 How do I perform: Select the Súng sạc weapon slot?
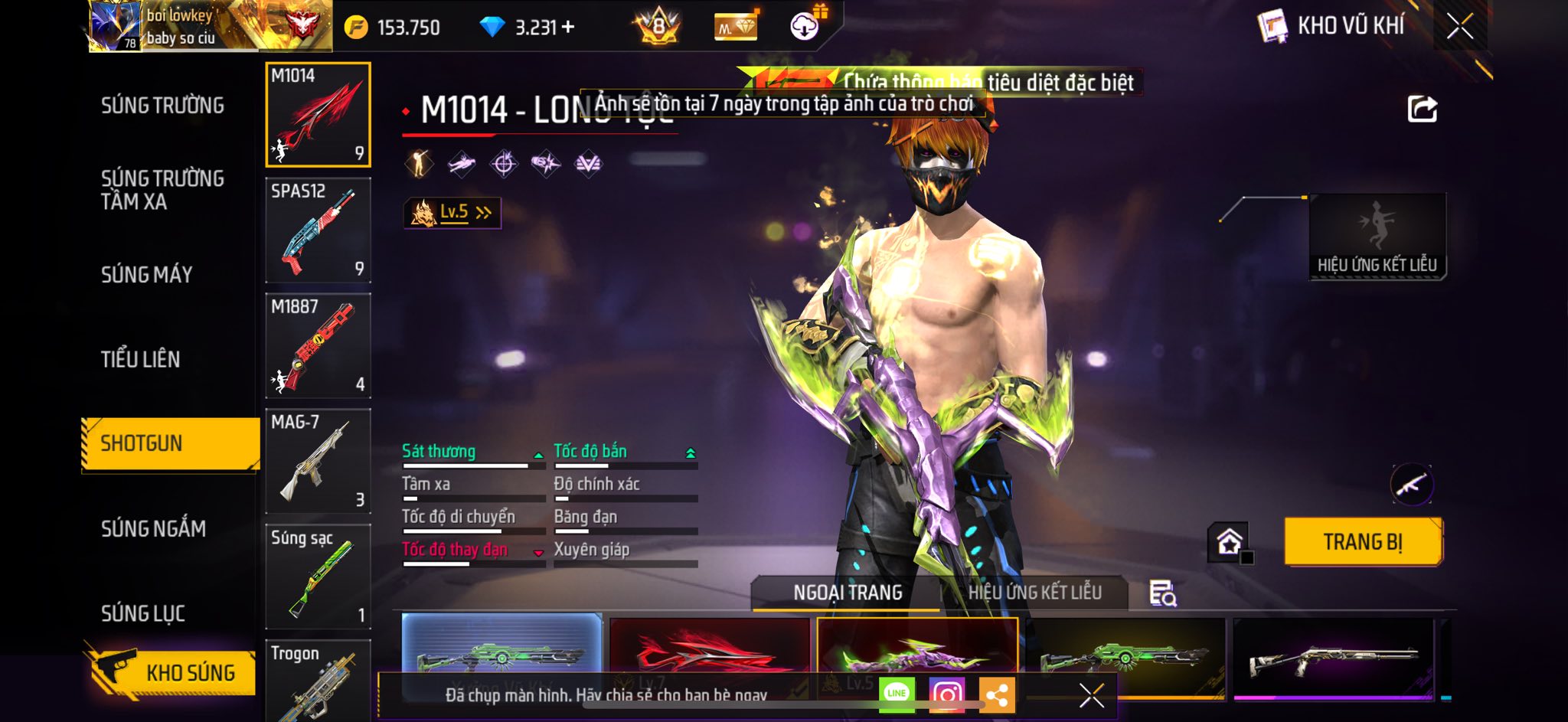pyautogui.click(x=318, y=577)
